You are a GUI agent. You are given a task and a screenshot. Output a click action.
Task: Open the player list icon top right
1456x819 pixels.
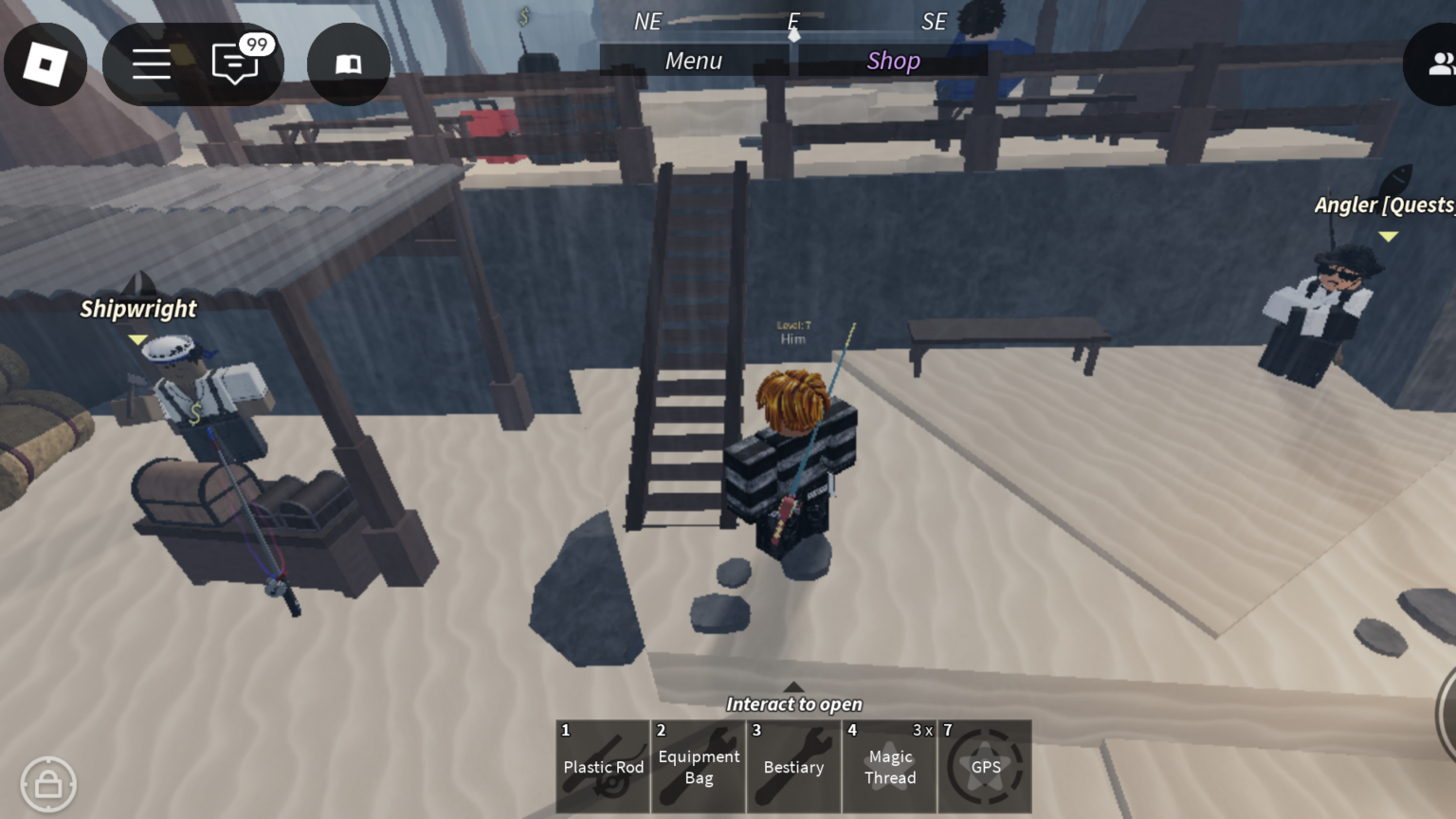(1443, 64)
